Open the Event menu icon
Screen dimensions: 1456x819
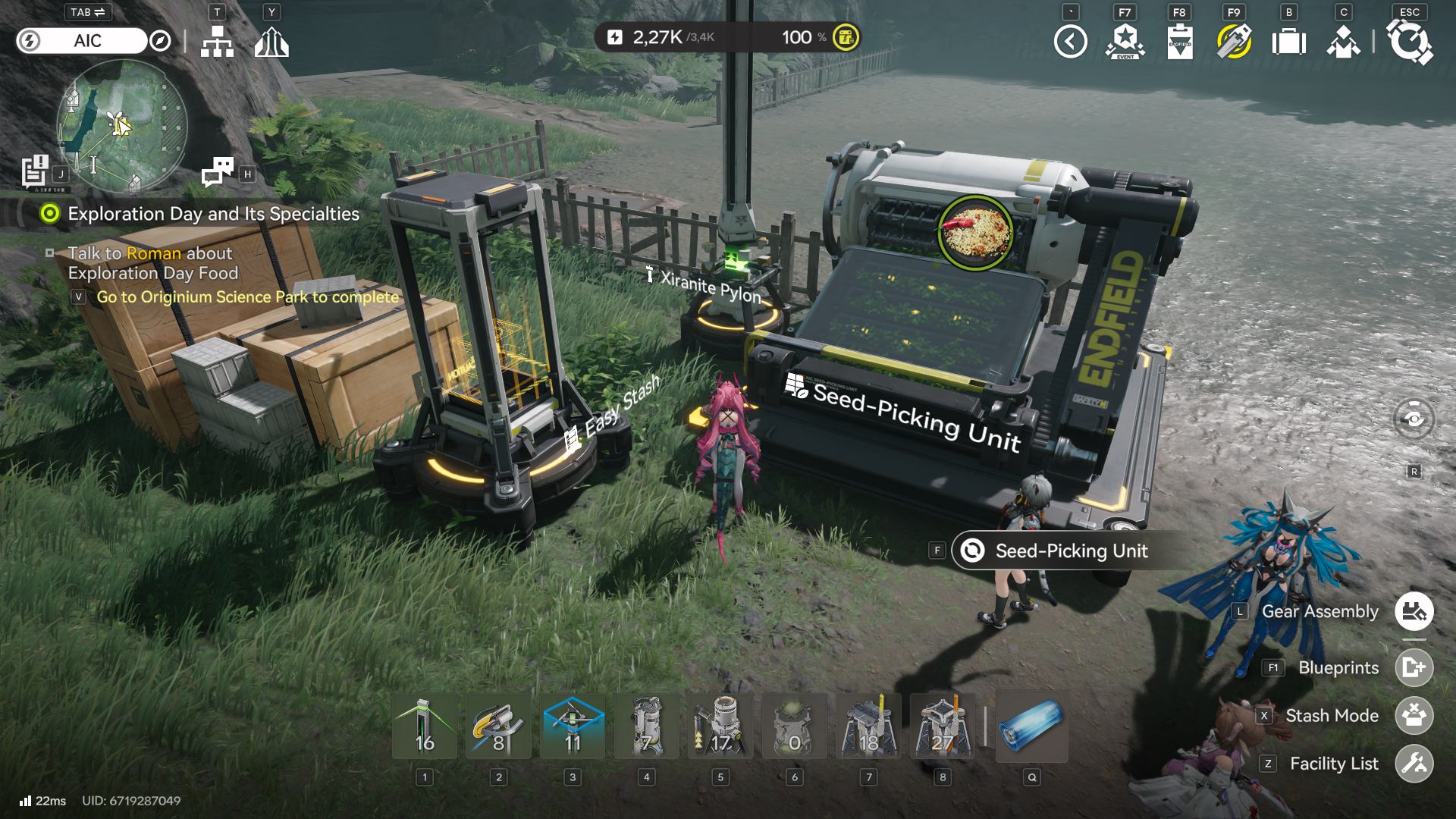(x=1125, y=42)
